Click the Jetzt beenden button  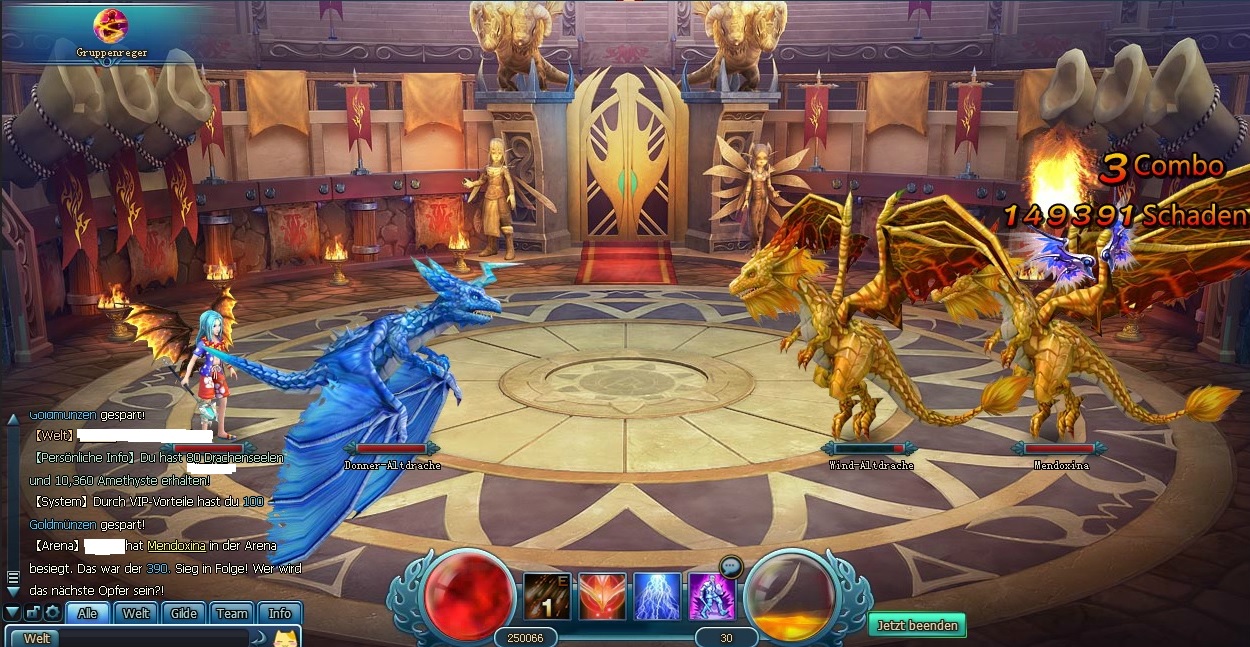coord(917,626)
